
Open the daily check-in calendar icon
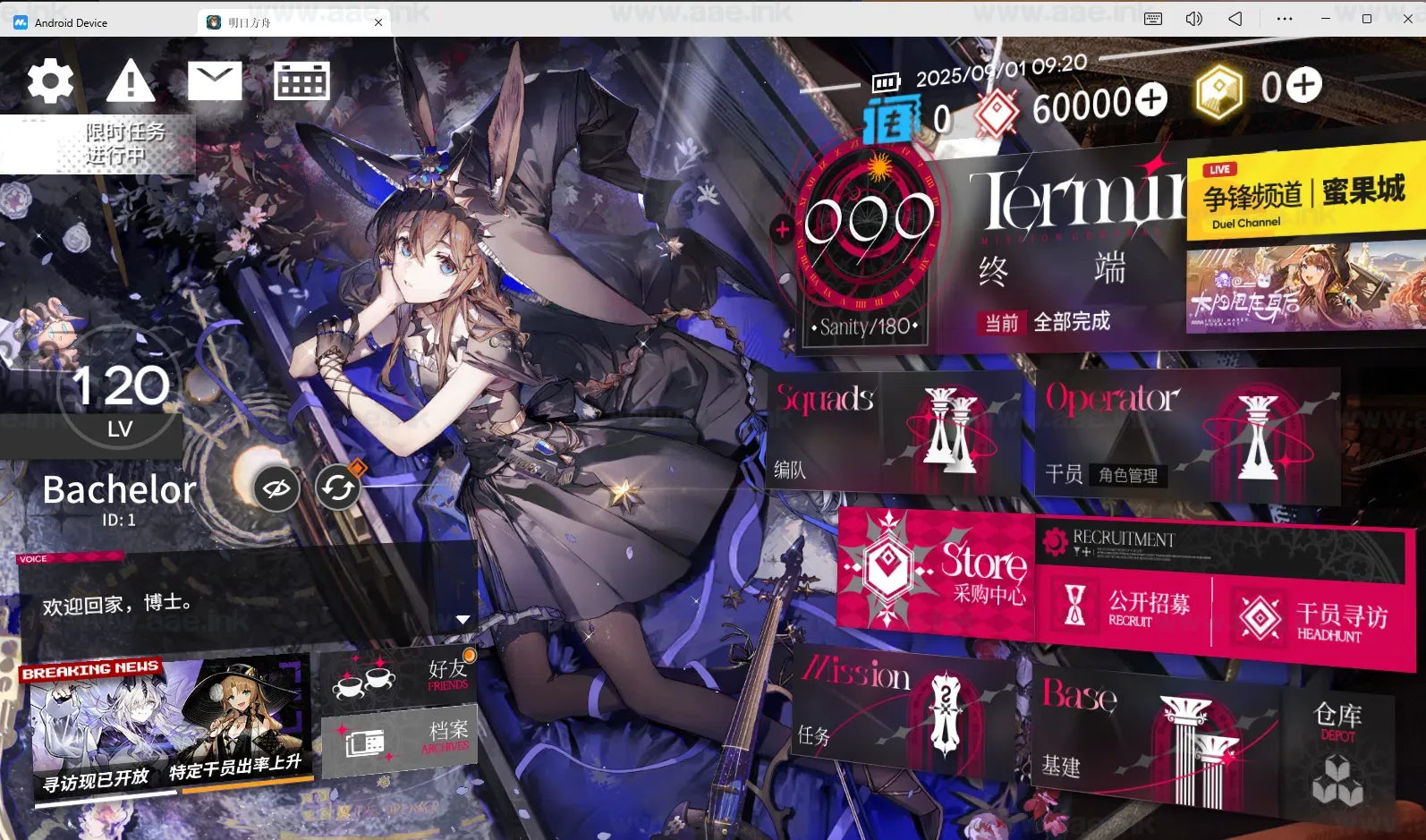(x=301, y=80)
